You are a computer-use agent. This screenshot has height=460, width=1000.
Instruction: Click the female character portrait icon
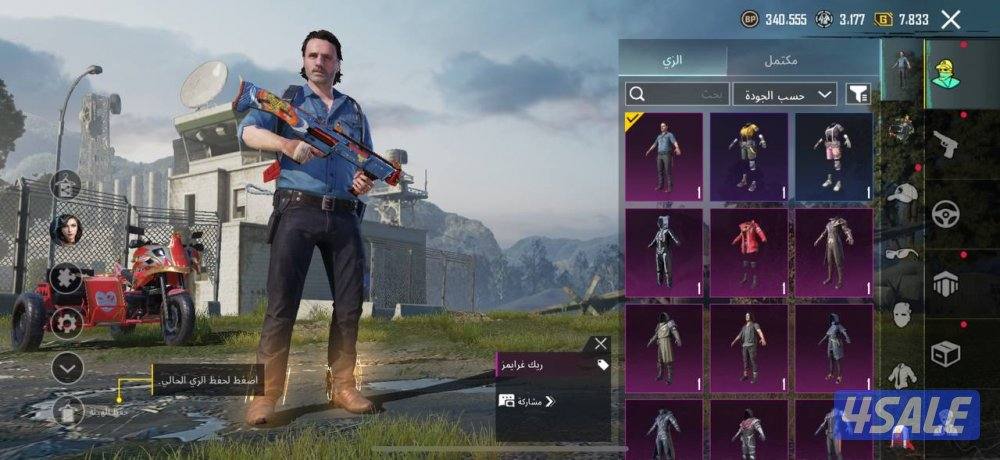pos(67,229)
